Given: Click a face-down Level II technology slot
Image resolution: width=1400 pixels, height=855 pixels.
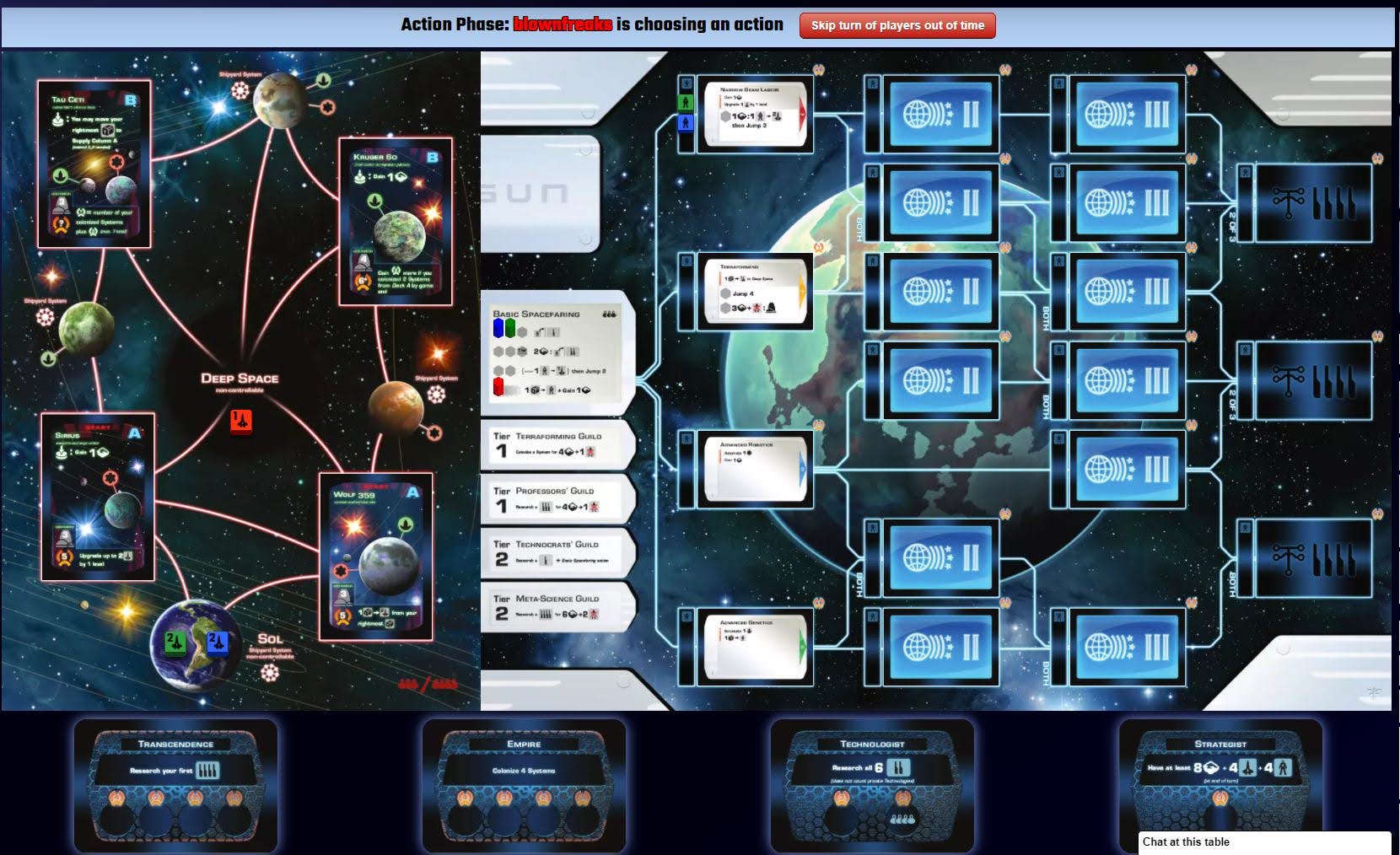Looking at the screenshot, I should (x=940, y=114).
